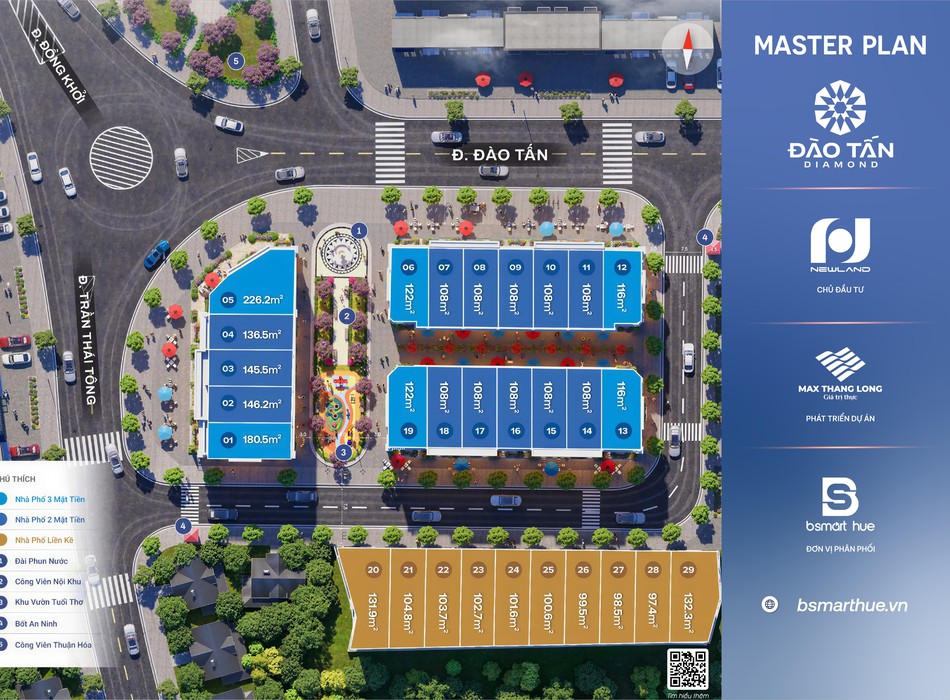Choose the Nhà Phố Liền Kề legend entry
The height and width of the screenshot is (700, 950).
pyautogui.click(x=44, y=540)
